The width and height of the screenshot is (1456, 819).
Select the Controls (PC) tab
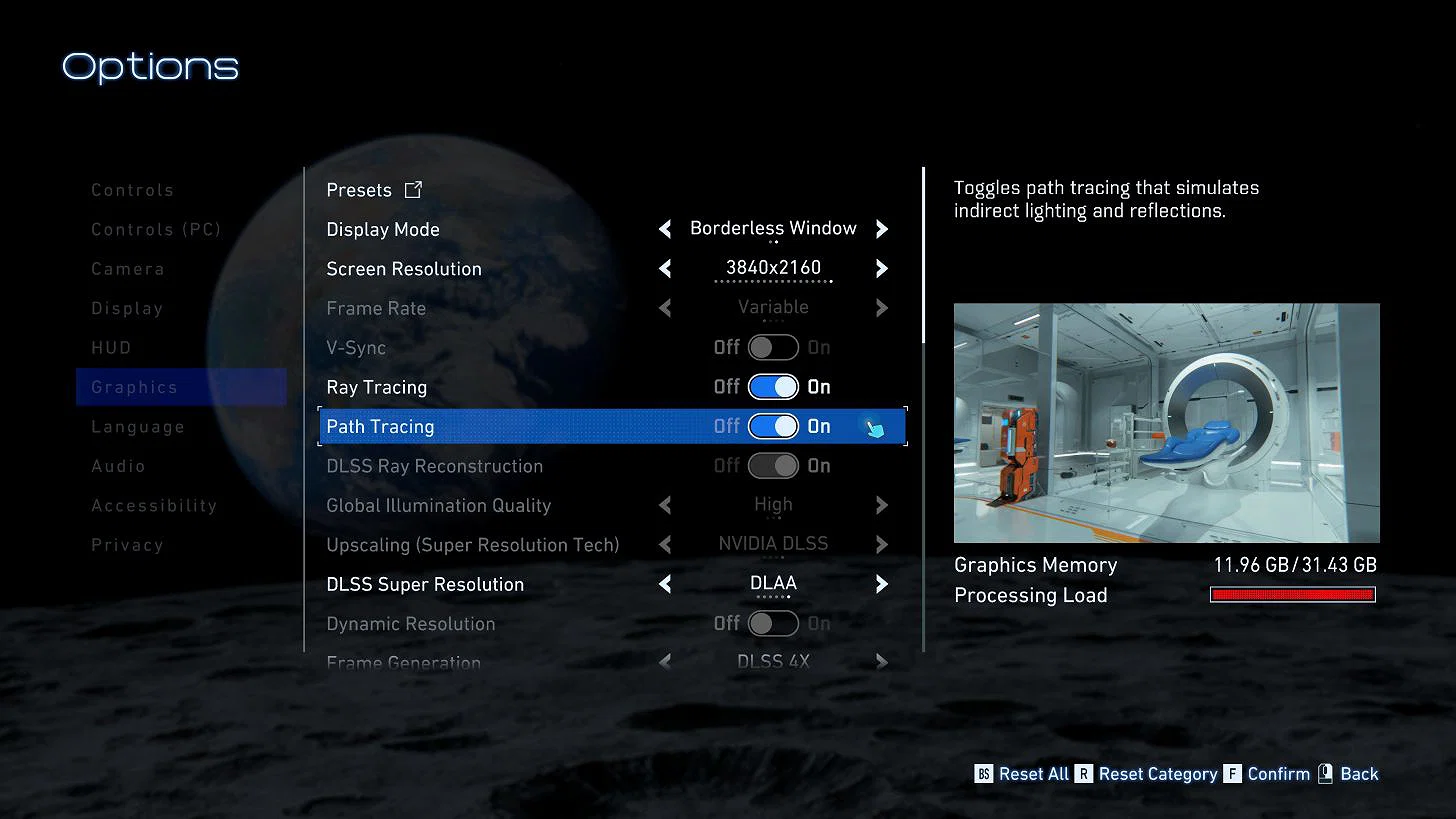pos(156,229)
